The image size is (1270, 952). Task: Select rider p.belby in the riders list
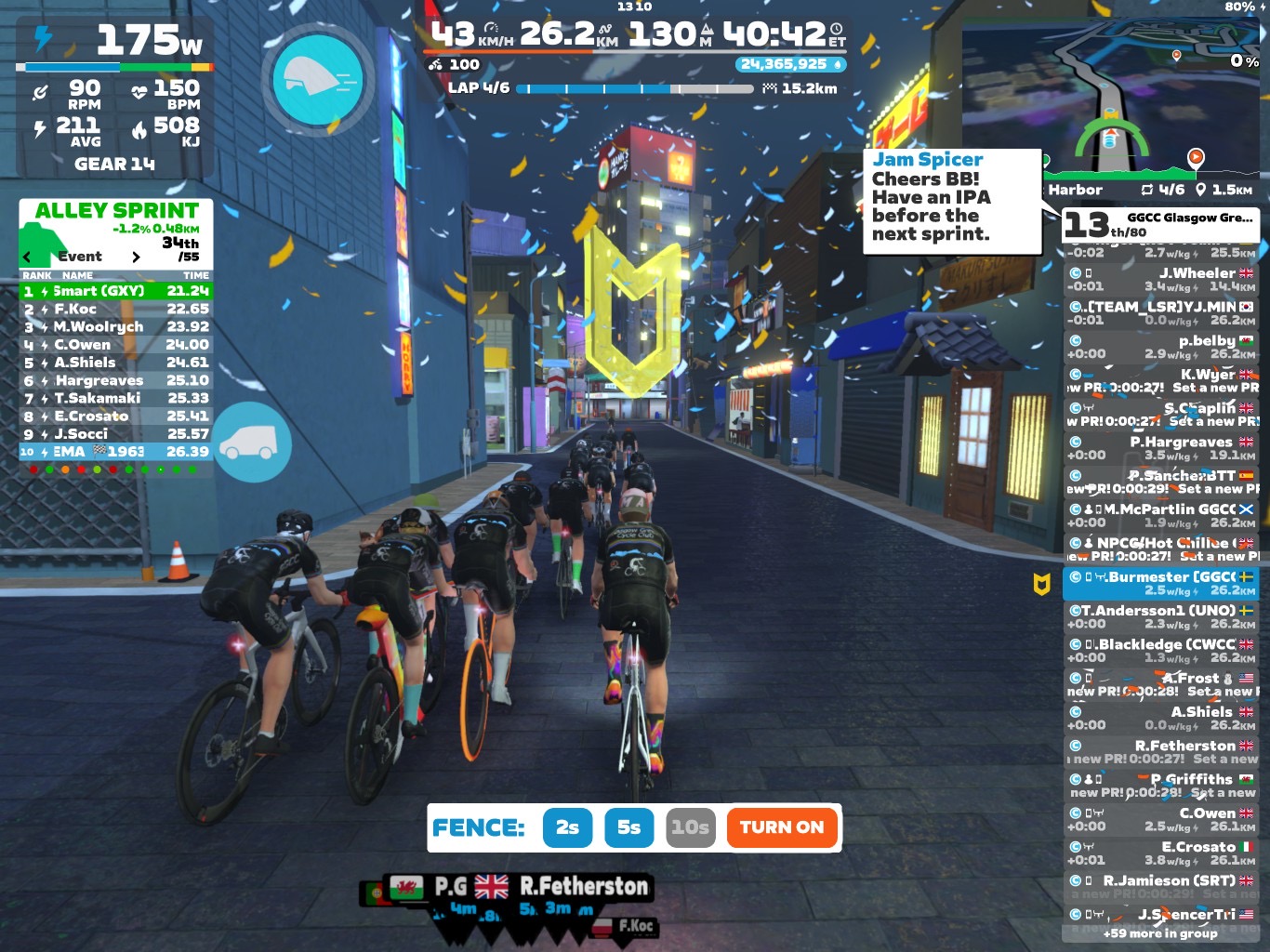[1160, 347]
